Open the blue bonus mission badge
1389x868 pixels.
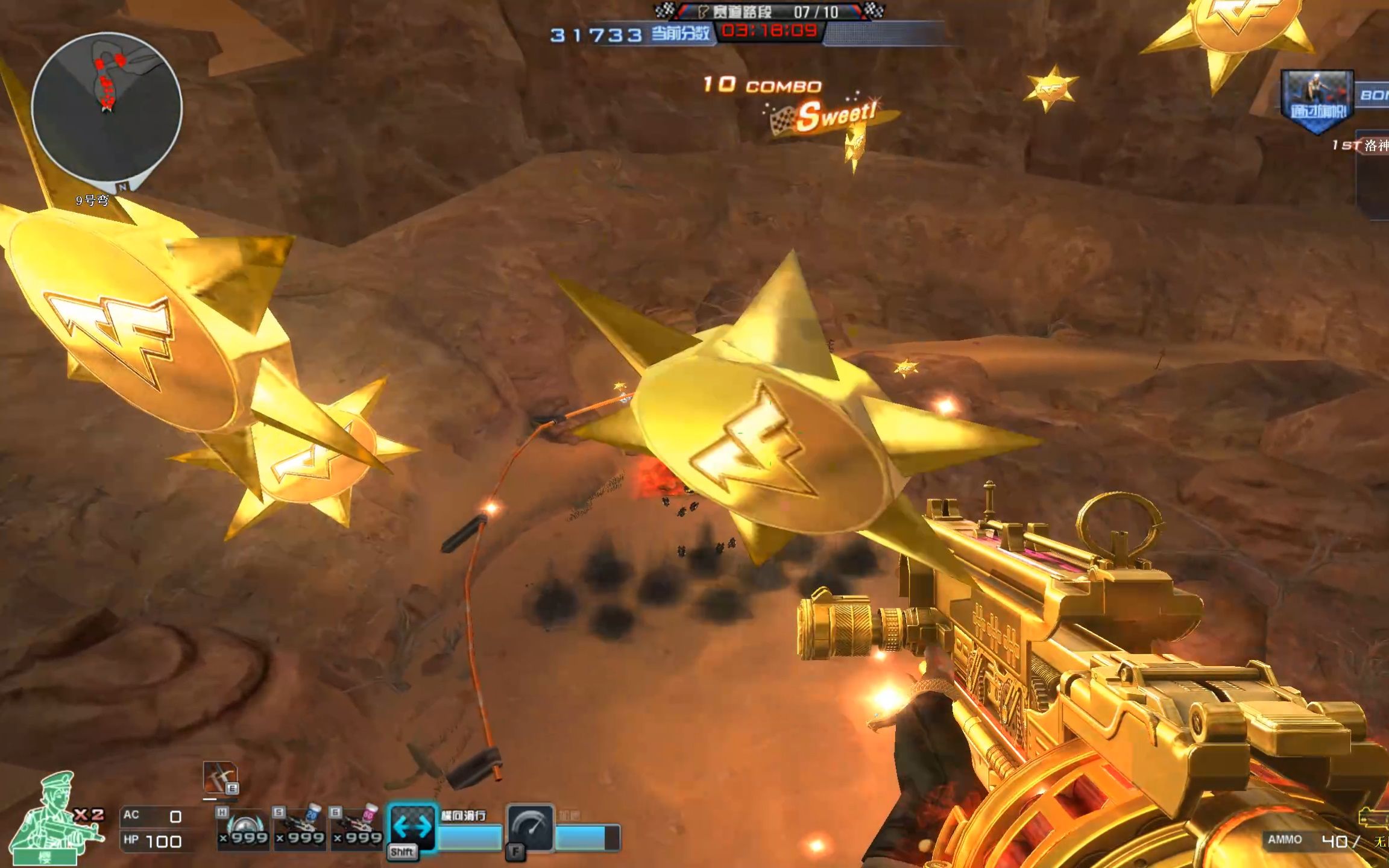click(x=1317, y=101)
